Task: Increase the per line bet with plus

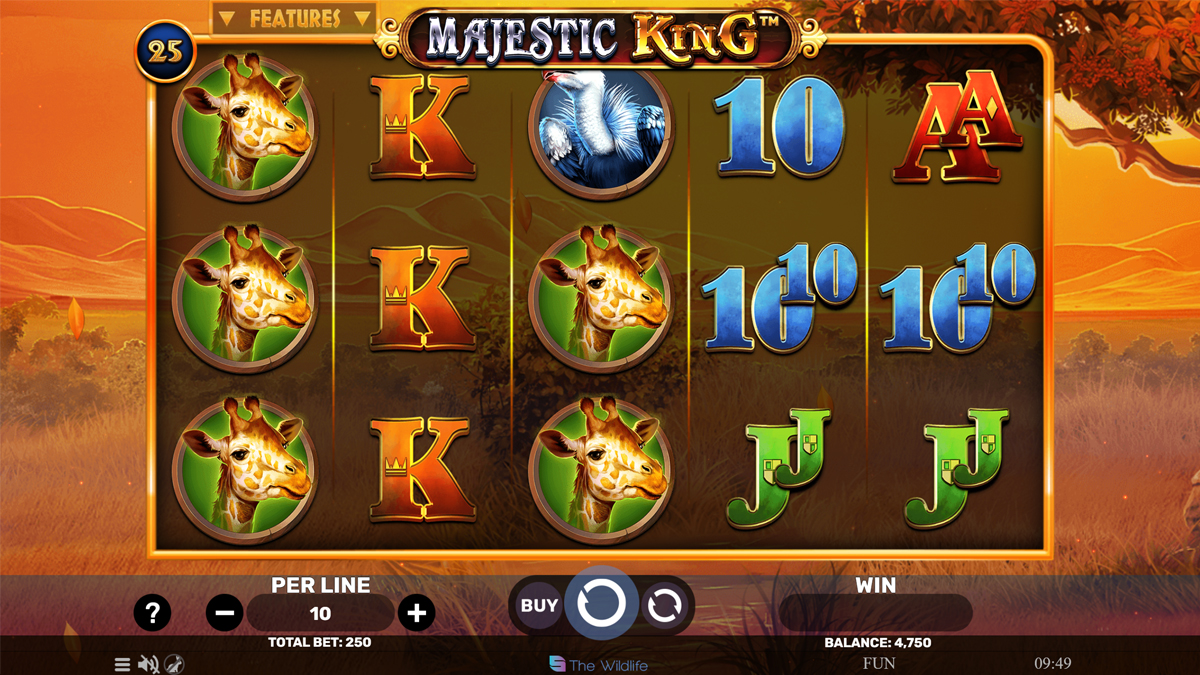Action: click(416, 613)
